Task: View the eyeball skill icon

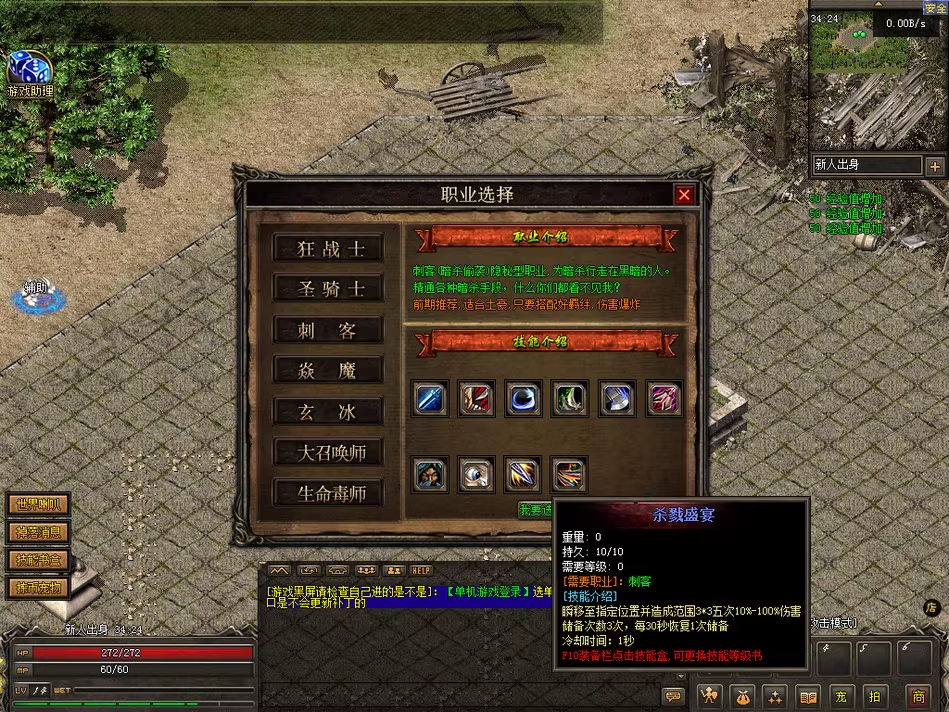Action: (x=477, y=474)
